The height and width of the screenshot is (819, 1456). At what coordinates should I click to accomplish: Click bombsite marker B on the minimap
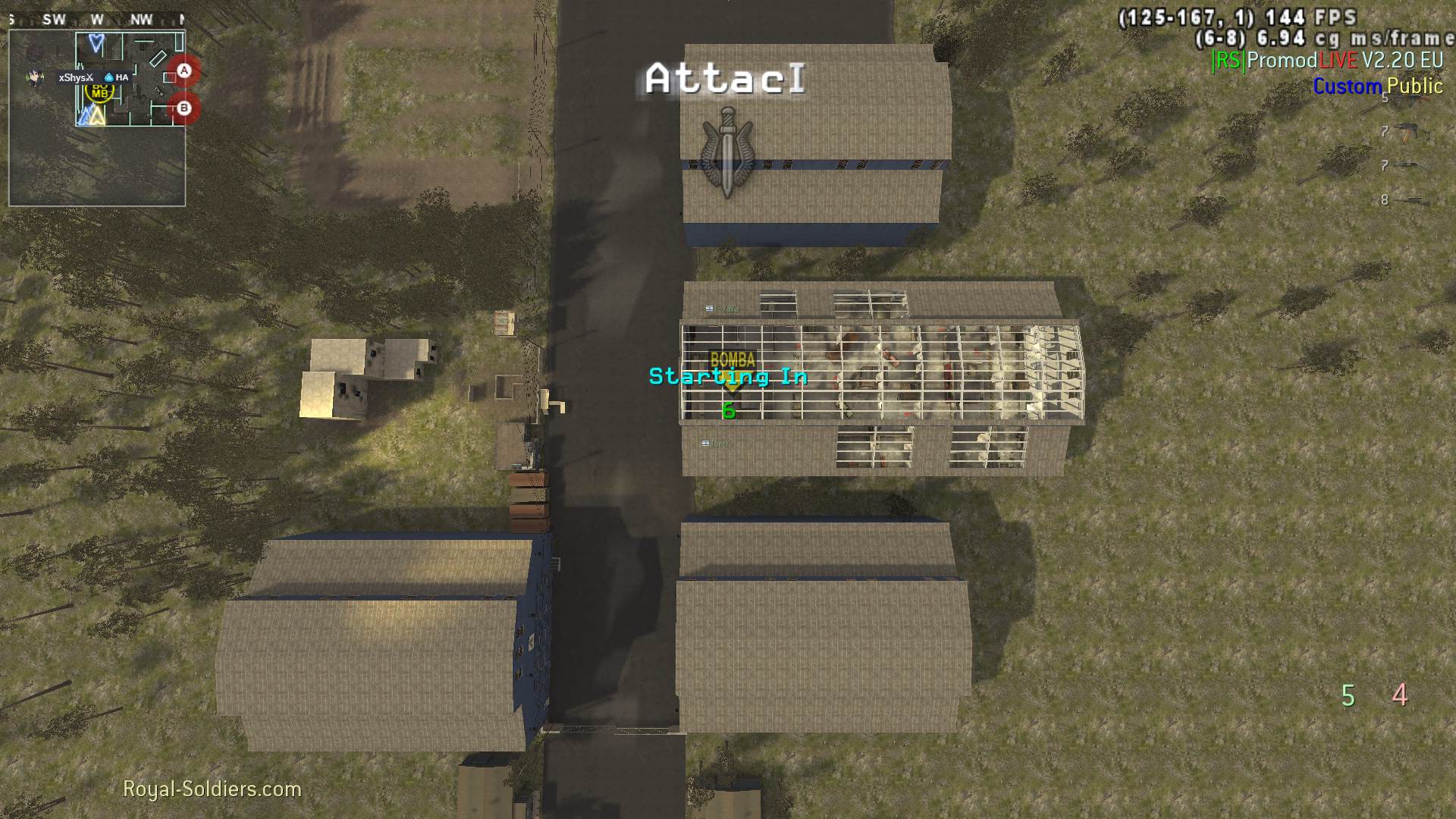[184, 108]
